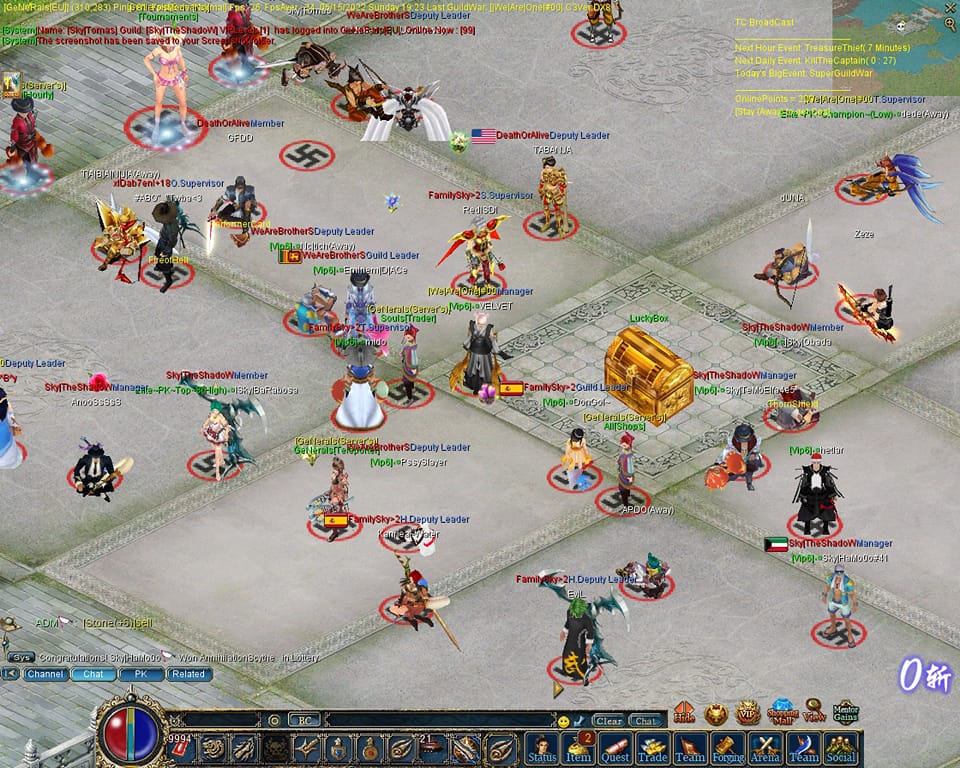Open Mentor Gains
The width and height of the screenshot is (960, 768).
(x=846, y=712)
